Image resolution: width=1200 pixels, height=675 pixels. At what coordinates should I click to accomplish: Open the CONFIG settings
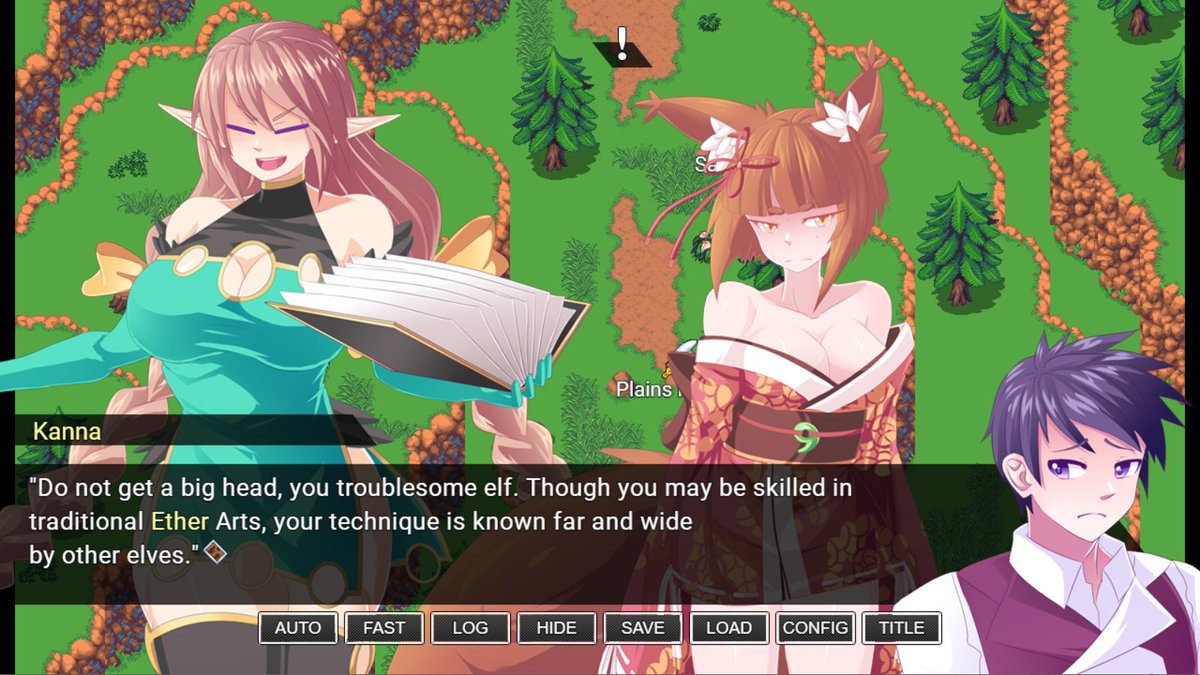click(815, 628)
